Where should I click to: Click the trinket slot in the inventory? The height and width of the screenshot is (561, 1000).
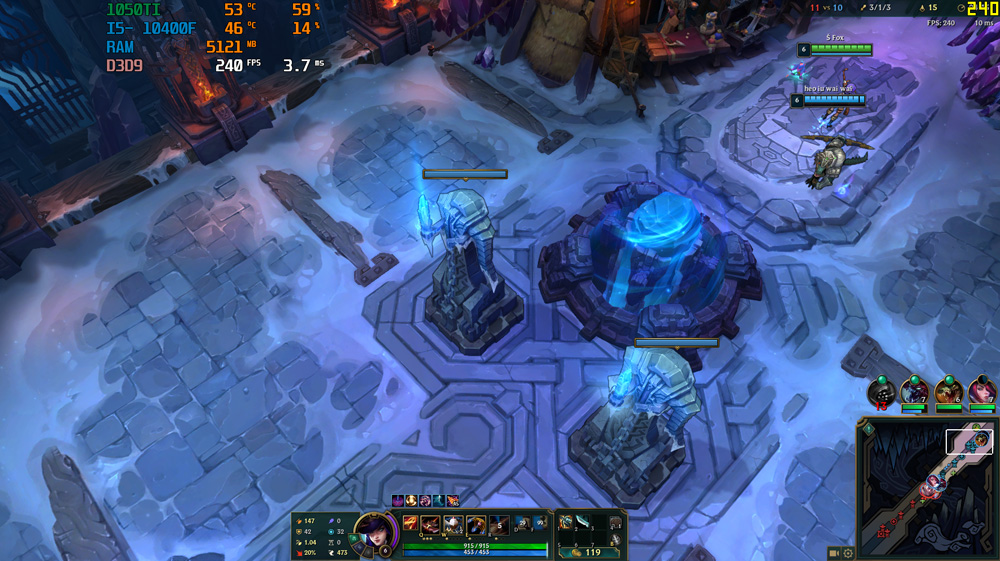click(x=616, y=521)
